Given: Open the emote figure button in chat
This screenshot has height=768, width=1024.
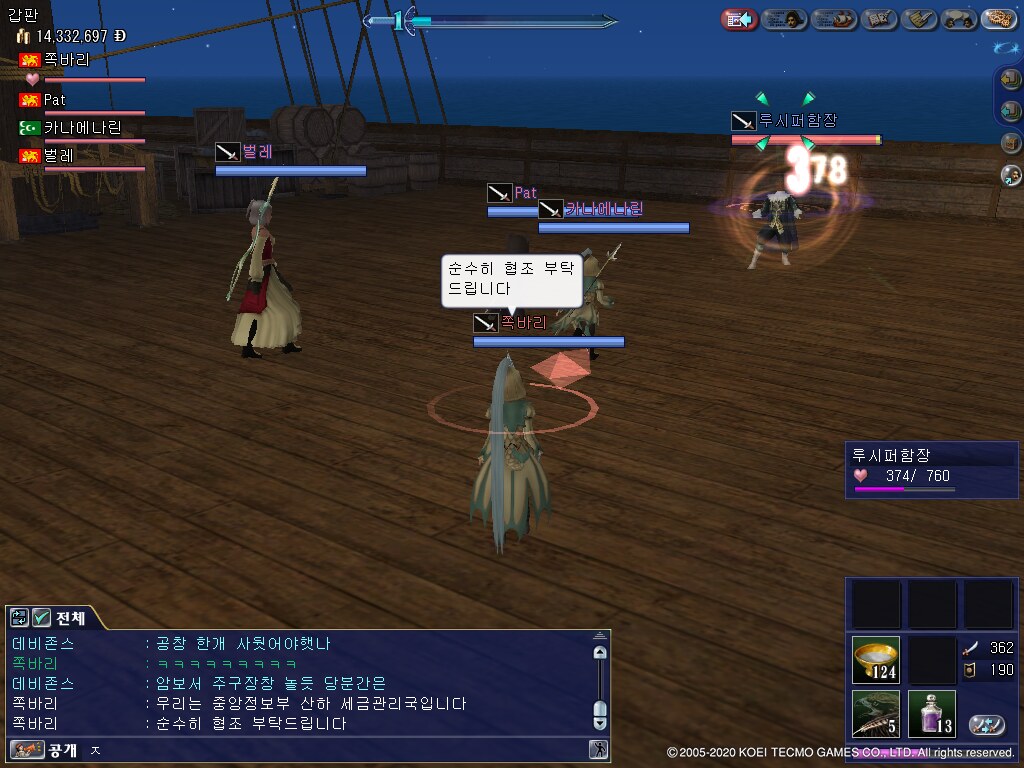Looking at the screenshot, I should (x=598, y=749).
